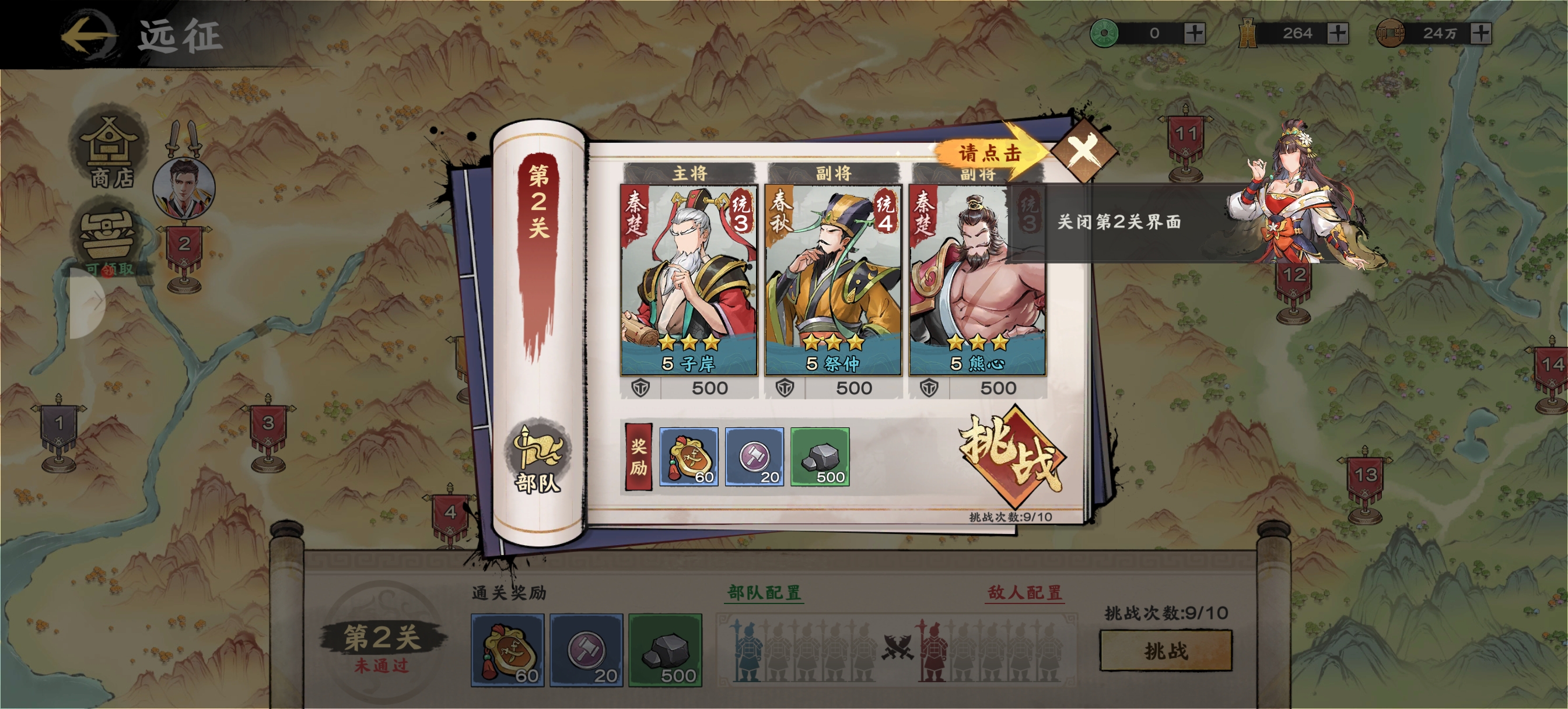Select the 熊心 general card

tap(977, 280)
